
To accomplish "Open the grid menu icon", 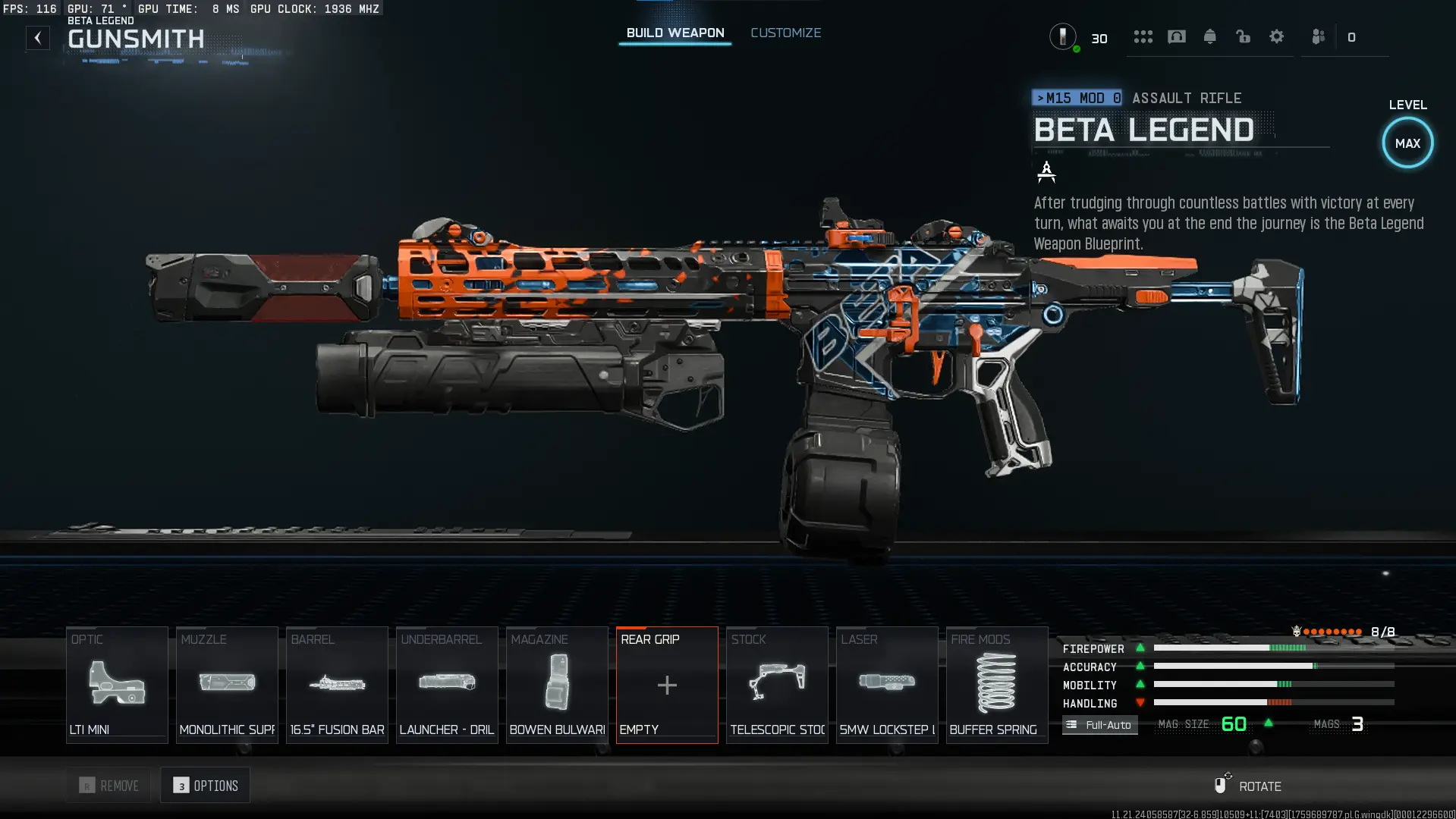I will (x=1143, y=36).
